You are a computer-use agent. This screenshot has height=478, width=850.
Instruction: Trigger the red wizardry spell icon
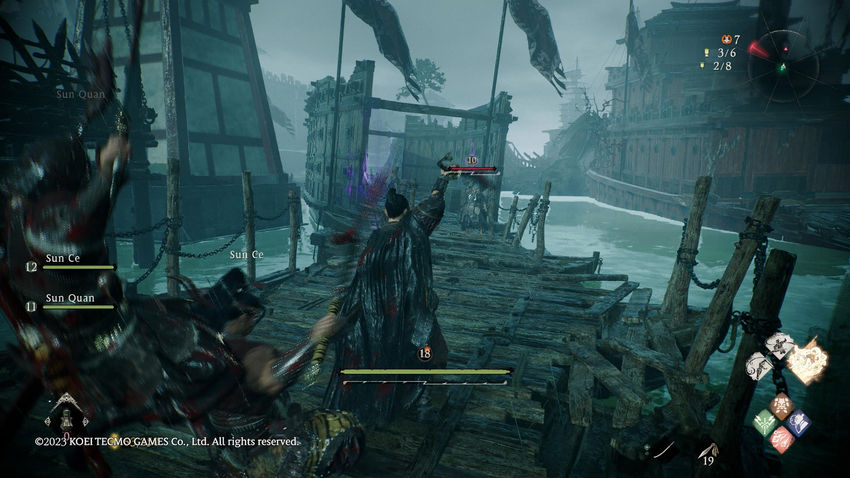pyautogui.click(x=782, y=437)
